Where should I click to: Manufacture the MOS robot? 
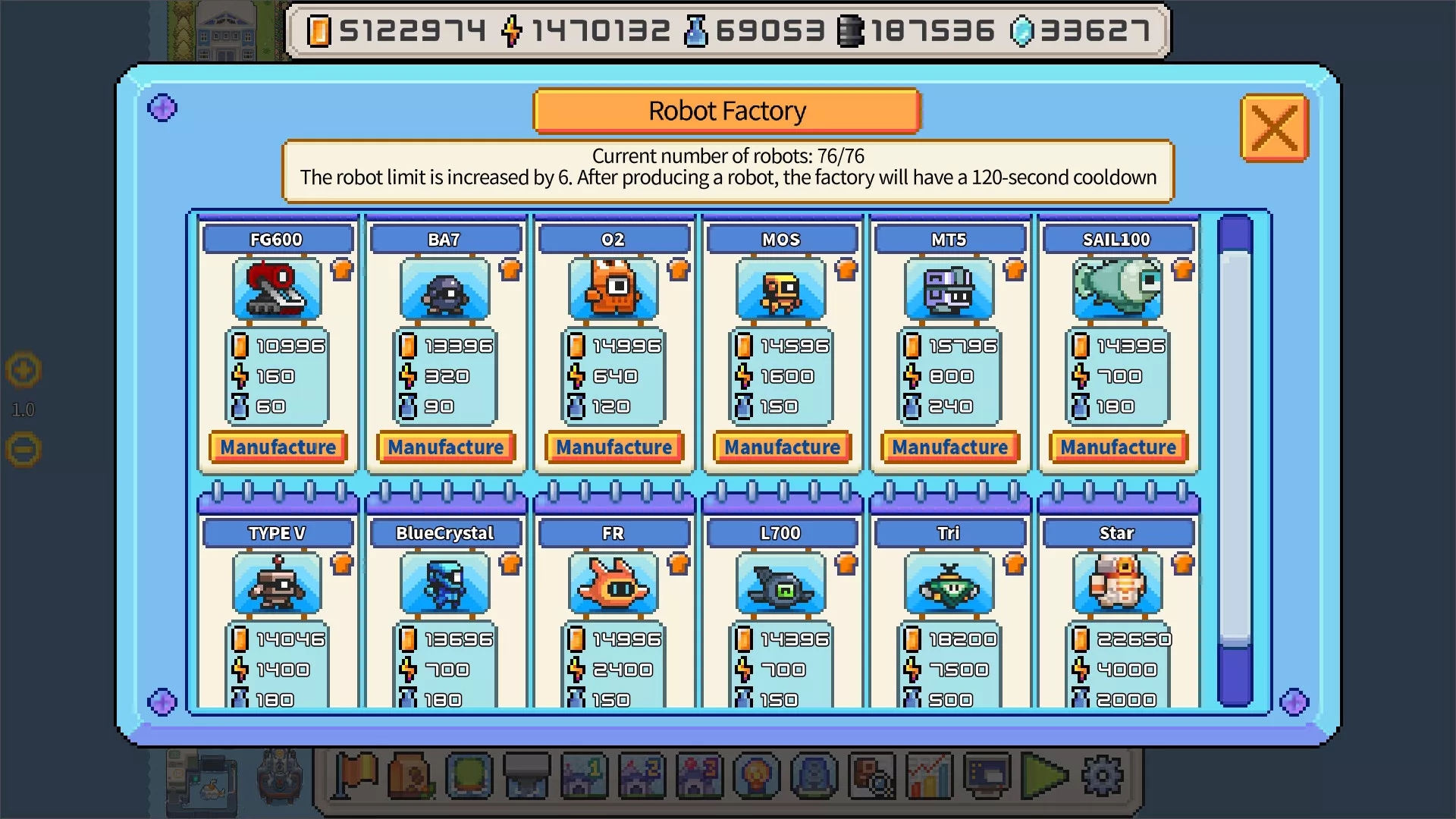click(782, 447)
